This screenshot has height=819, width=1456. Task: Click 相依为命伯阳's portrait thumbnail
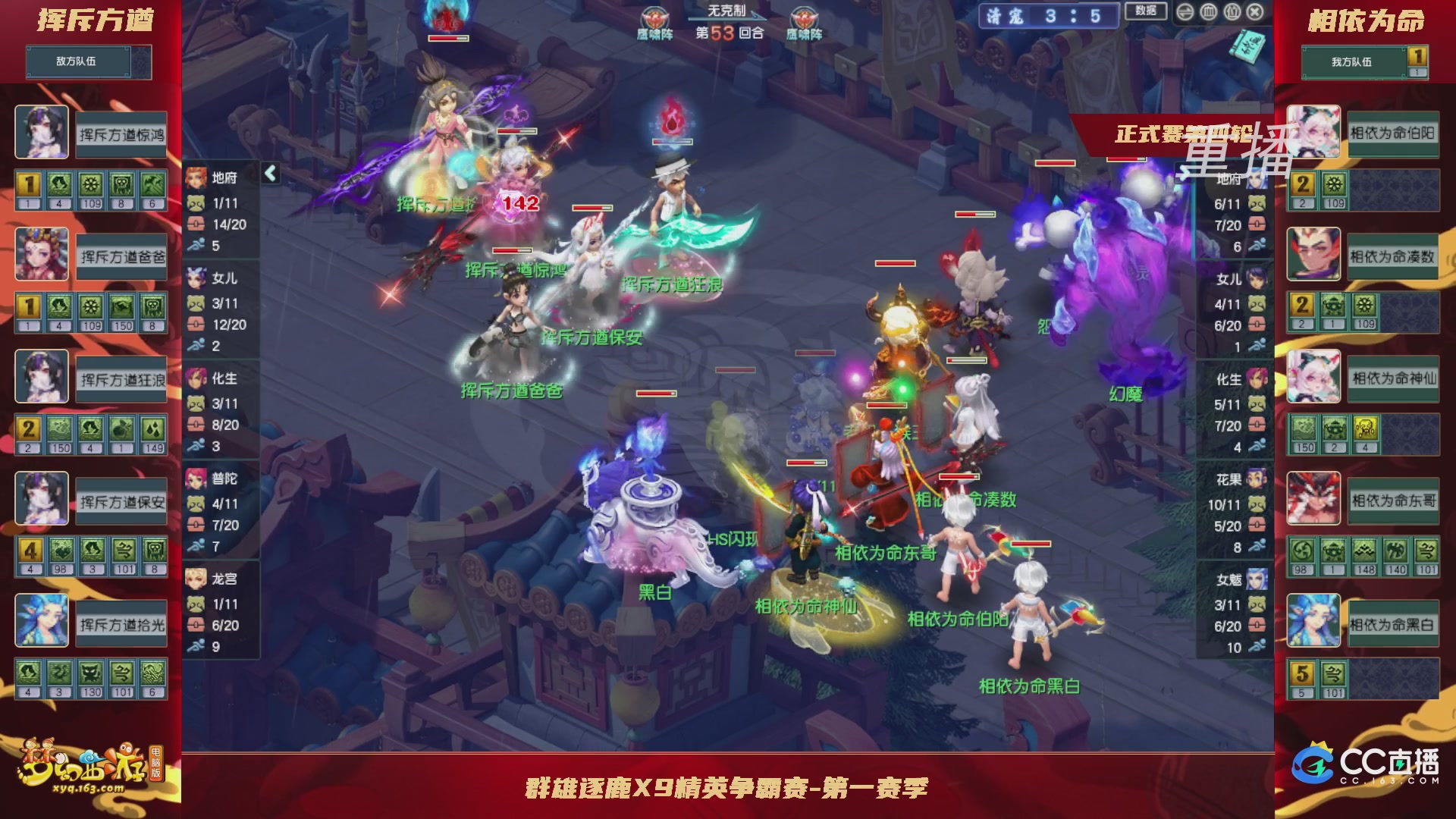[x=1314, y=133]
